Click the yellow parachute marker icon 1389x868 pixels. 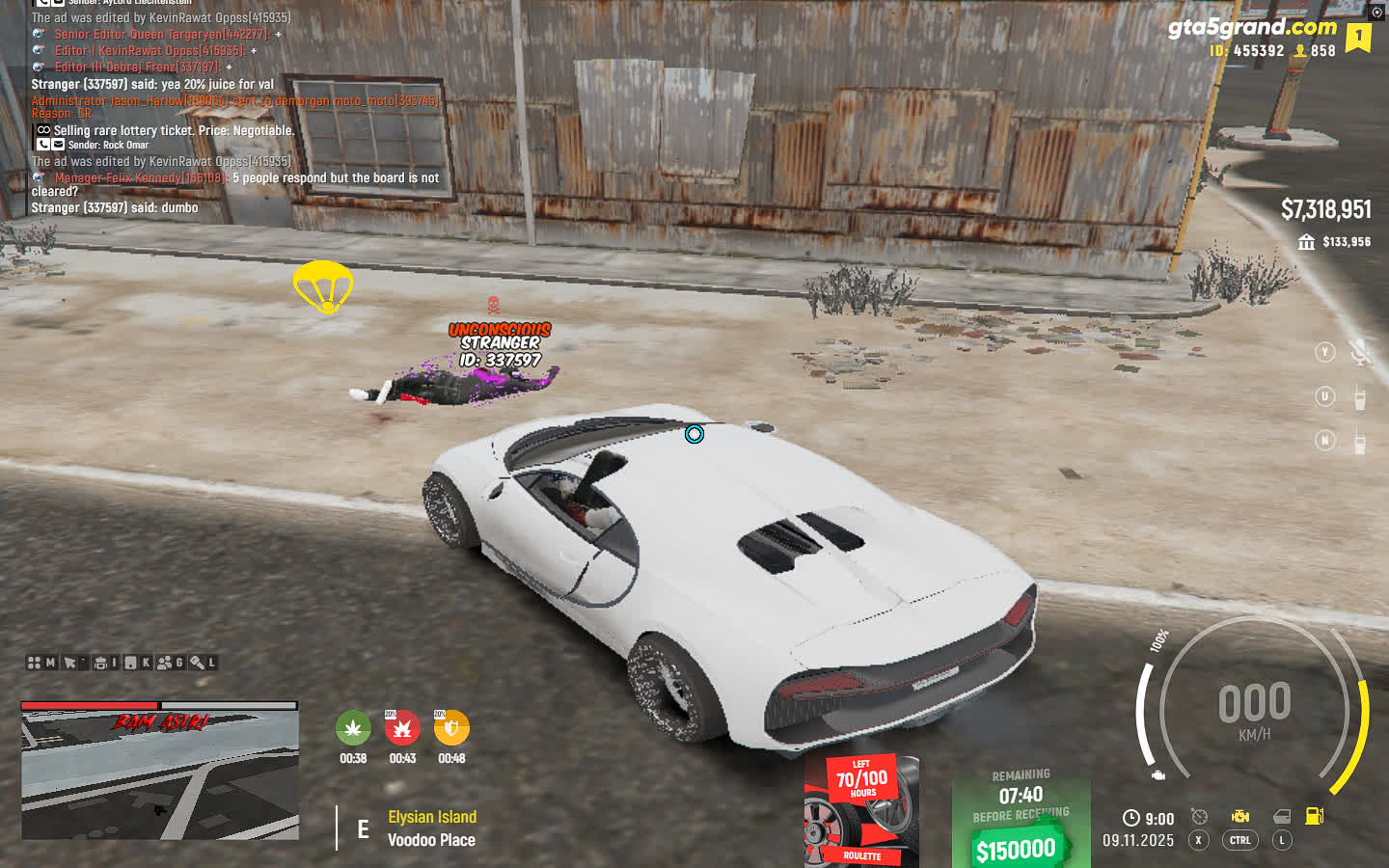(x=323, y=286)
